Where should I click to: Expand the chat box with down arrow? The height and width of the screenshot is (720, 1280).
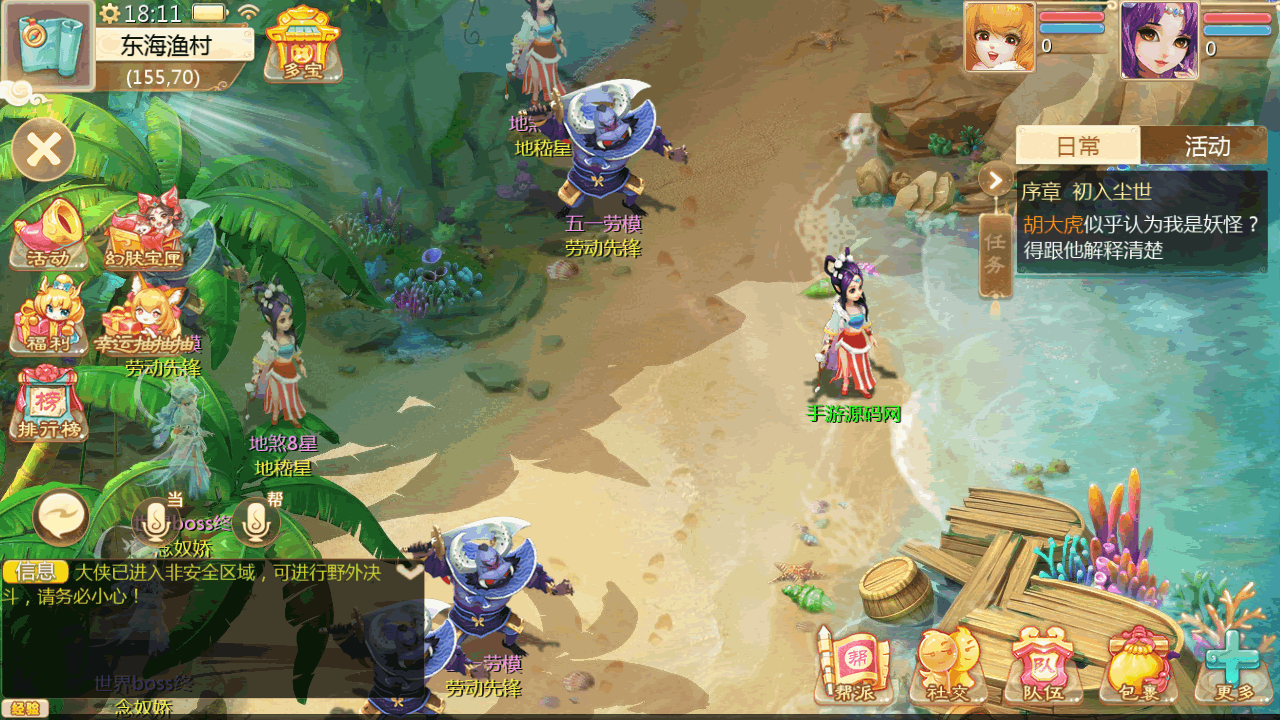[410, 571]
